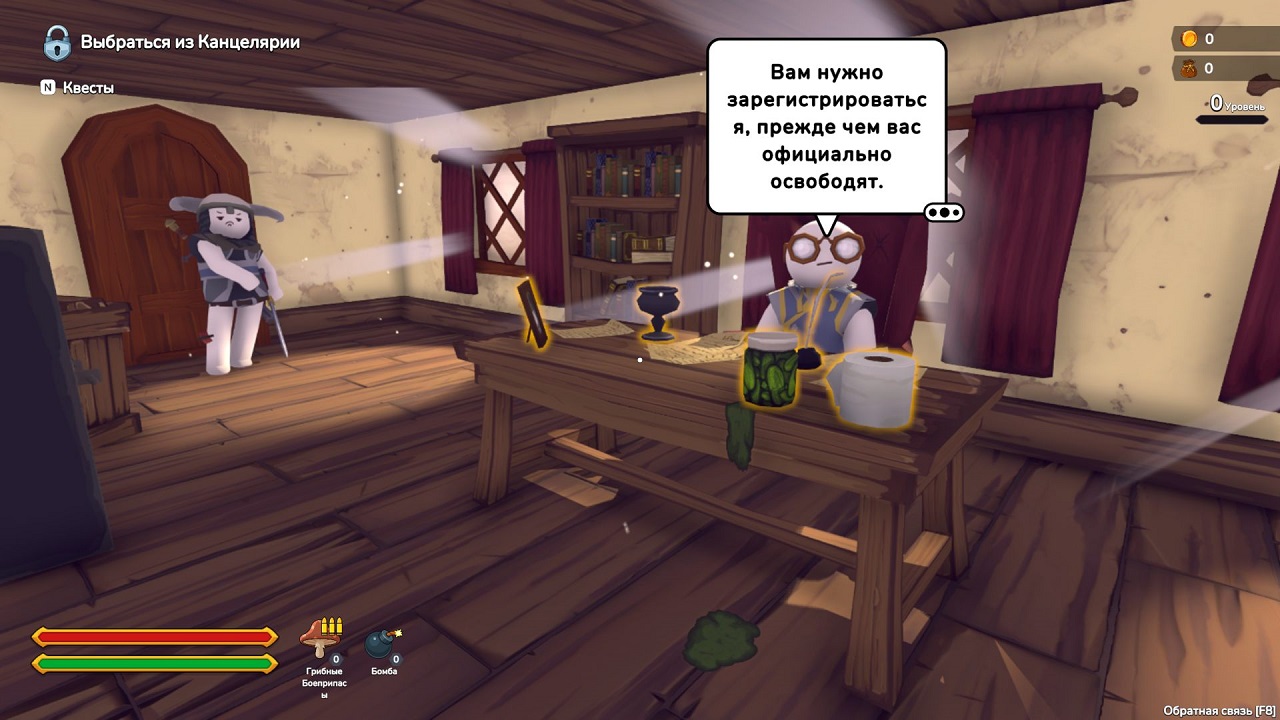This screenshot has height=720, width=1280.
Task: Choose the Бомба bomb item slot
Action: [x=382, y=644]
